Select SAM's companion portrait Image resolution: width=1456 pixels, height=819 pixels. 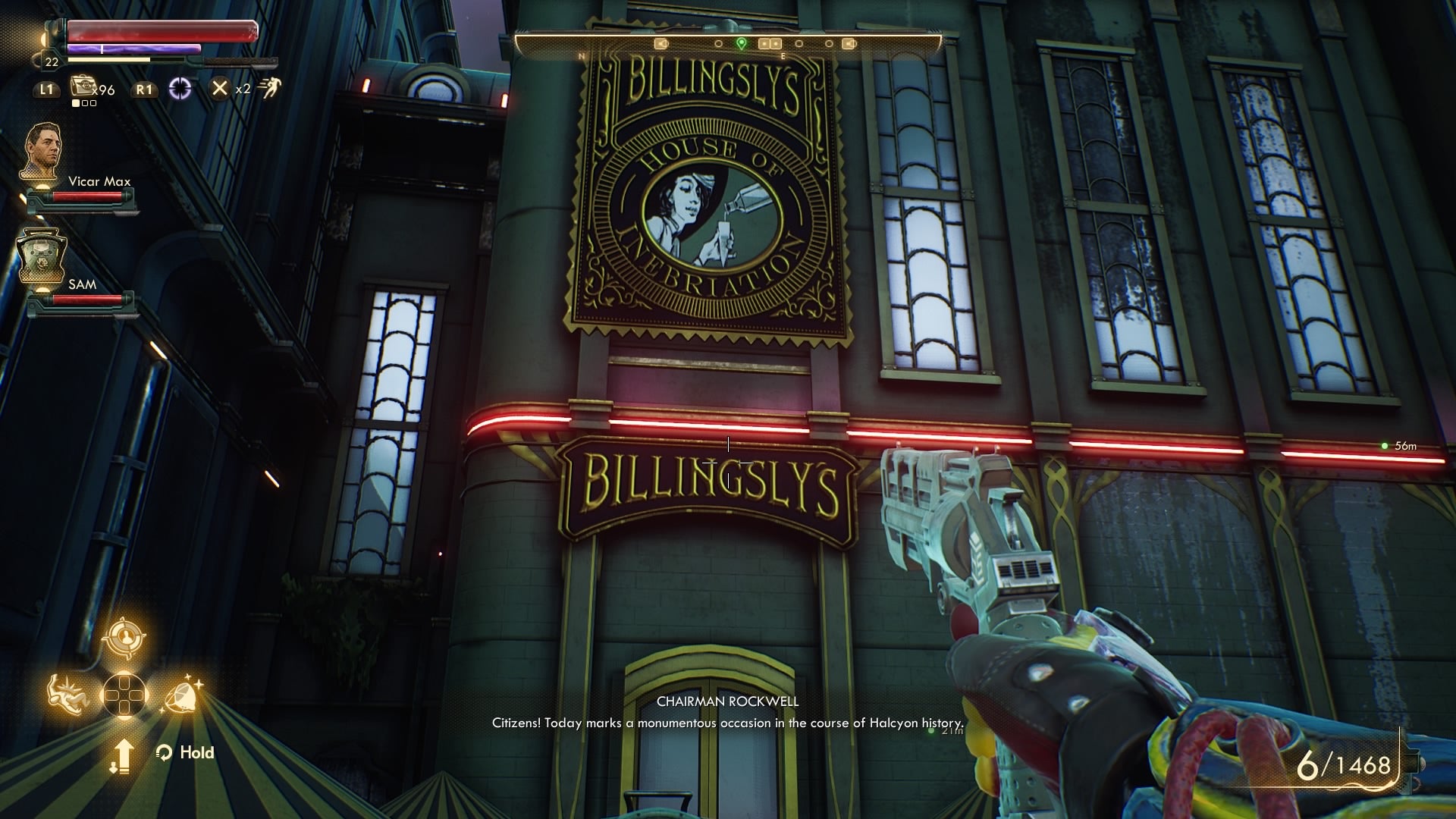click(x=42, y=256)
